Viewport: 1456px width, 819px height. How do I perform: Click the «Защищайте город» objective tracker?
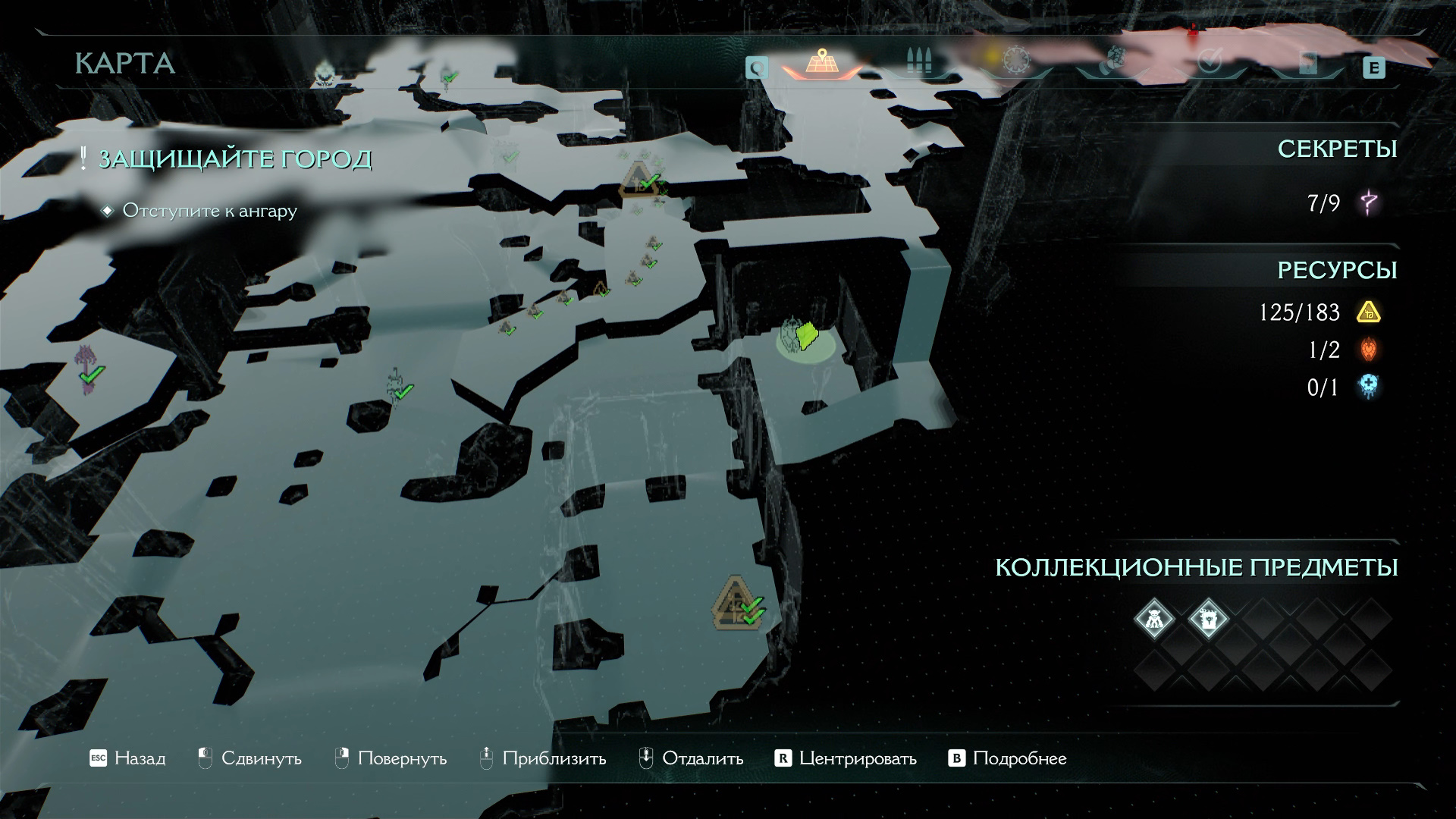[x=234, y=159]
